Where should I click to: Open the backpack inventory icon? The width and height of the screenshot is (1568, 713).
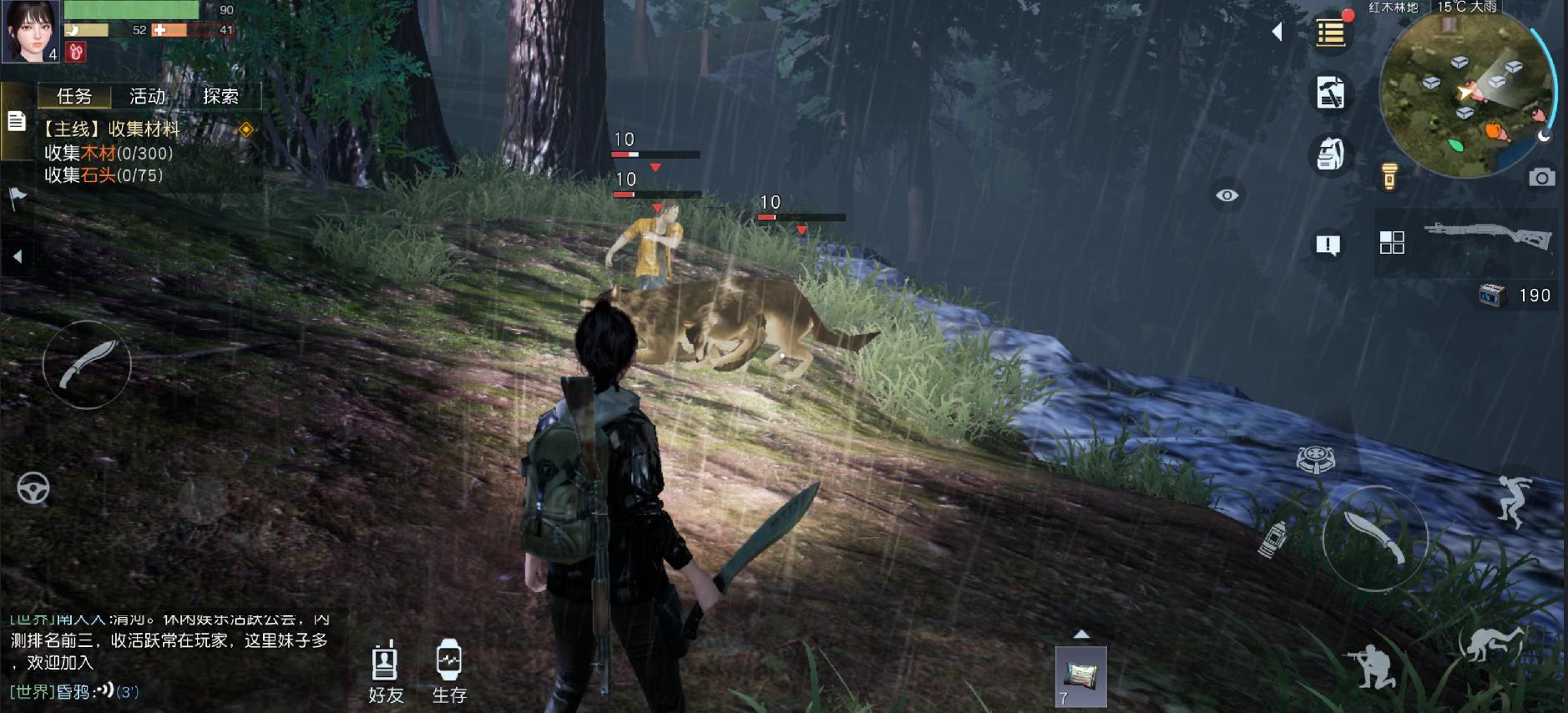point(1329,154)
